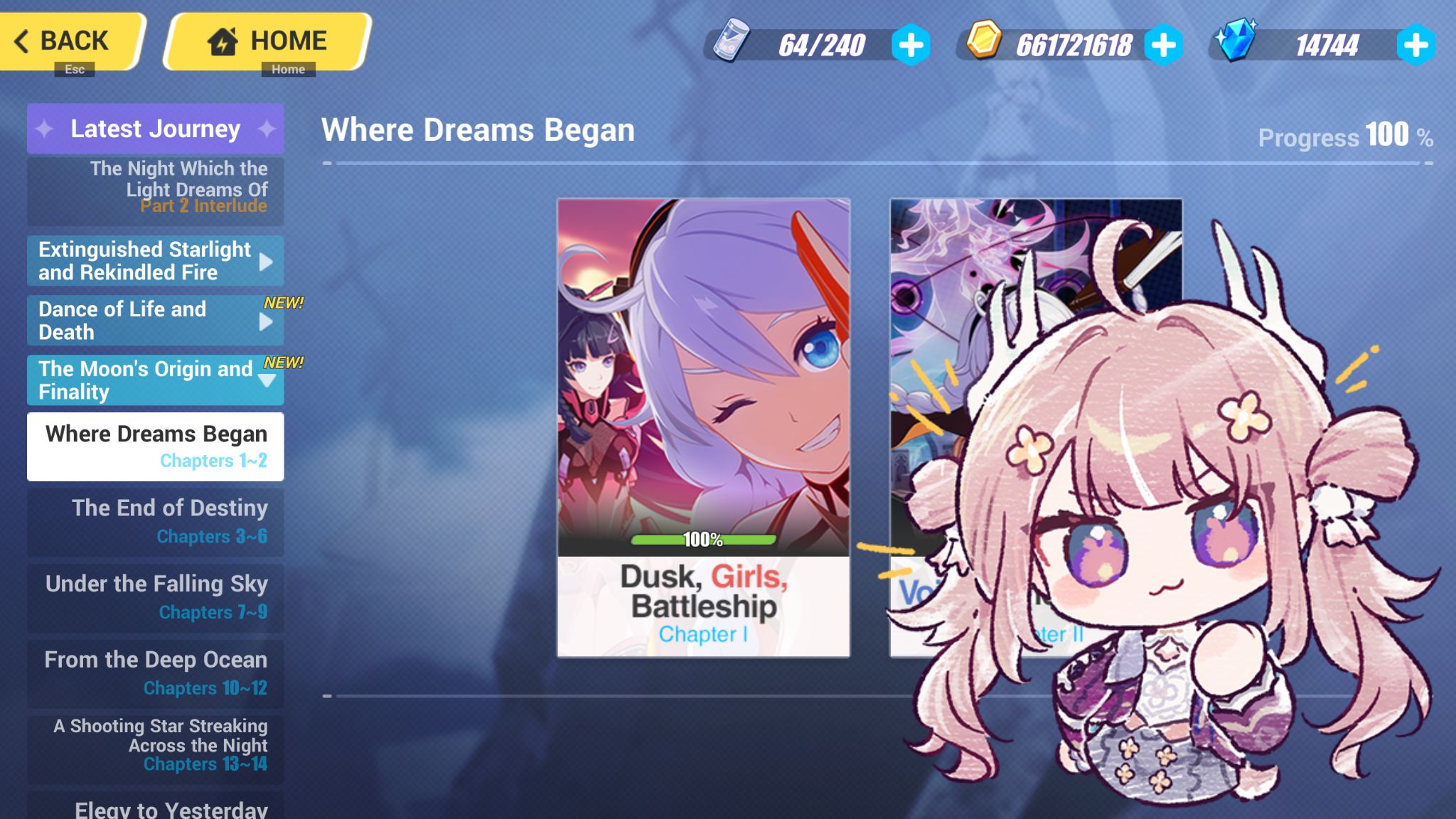Open the Dusk, Girls, Battleship chapter card

702,427
